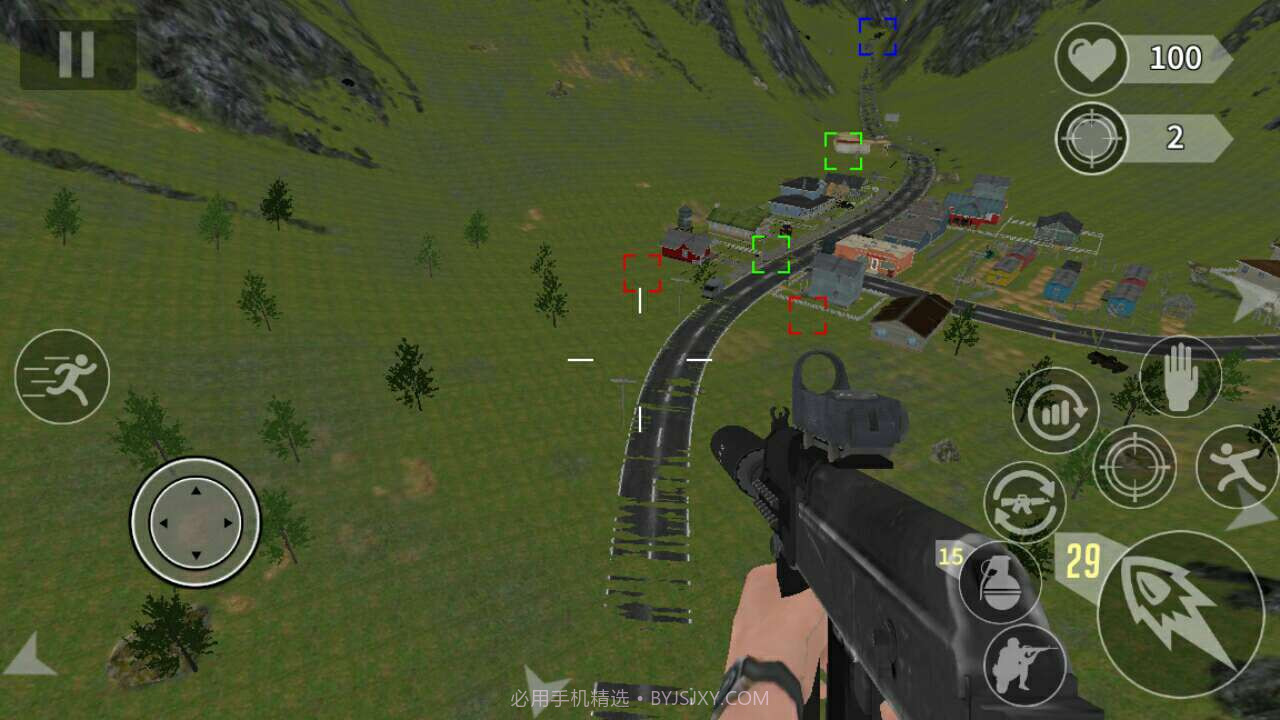Toggle the crouching soldier stance button
The height and width of the screenshot is (720, 1280).
coord(1024,666)
